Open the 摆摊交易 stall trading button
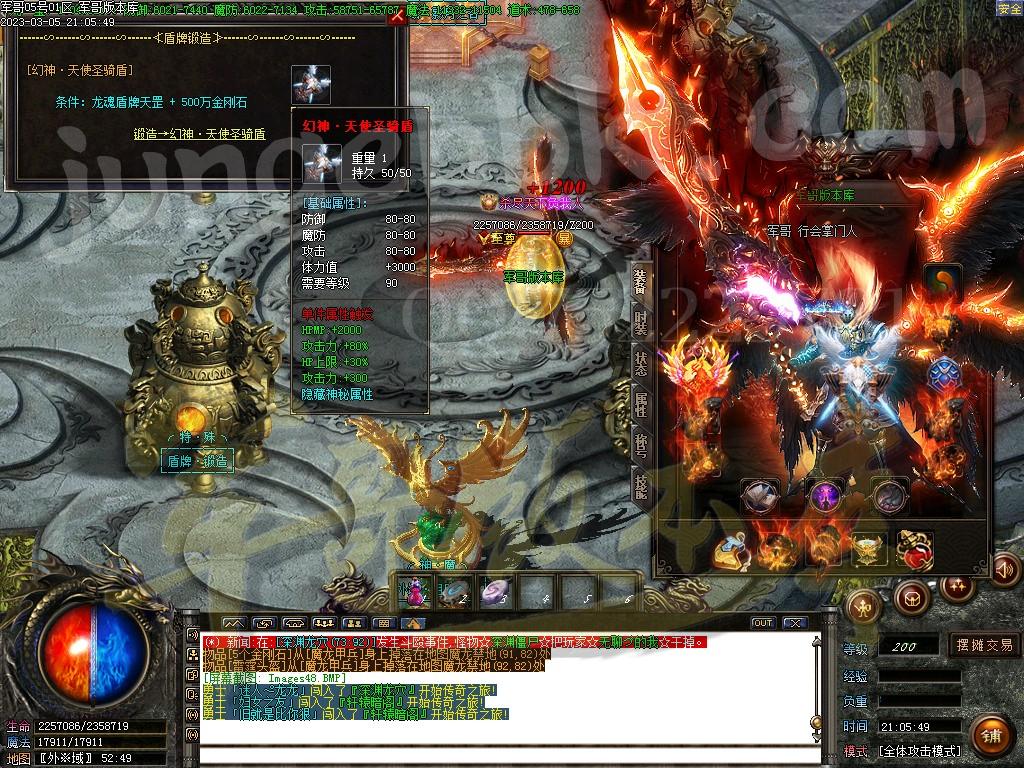Screen dimensions: 1024x768 pos(984,645)
